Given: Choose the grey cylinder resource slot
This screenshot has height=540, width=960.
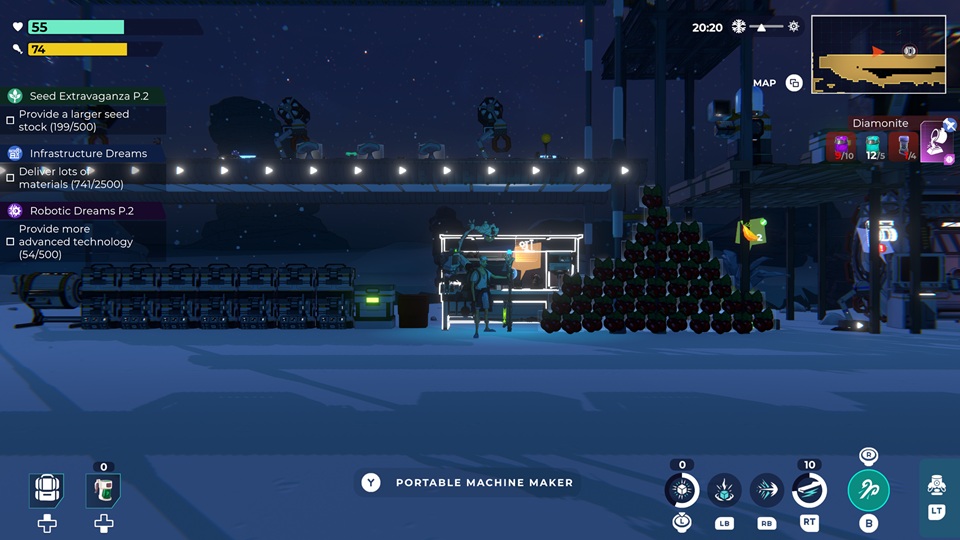Looking at the screenshot, I should pos(905,148).
